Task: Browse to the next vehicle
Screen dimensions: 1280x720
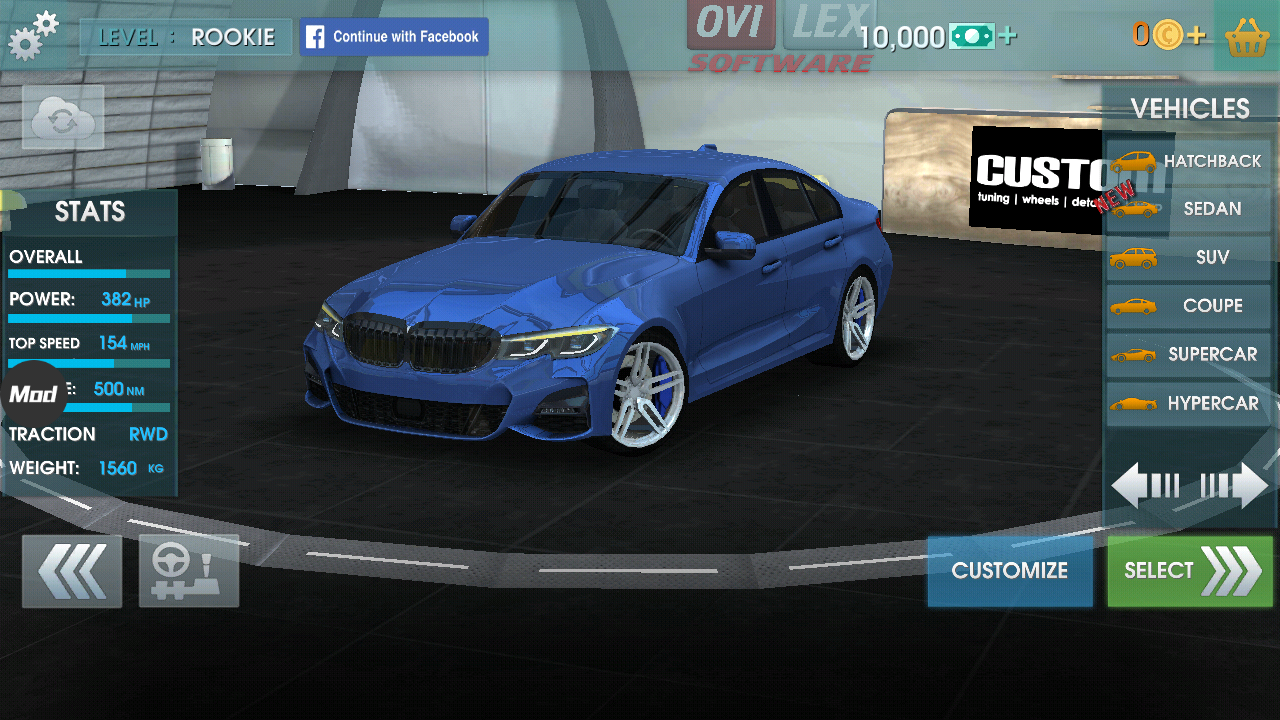Action: [1235, 486]
